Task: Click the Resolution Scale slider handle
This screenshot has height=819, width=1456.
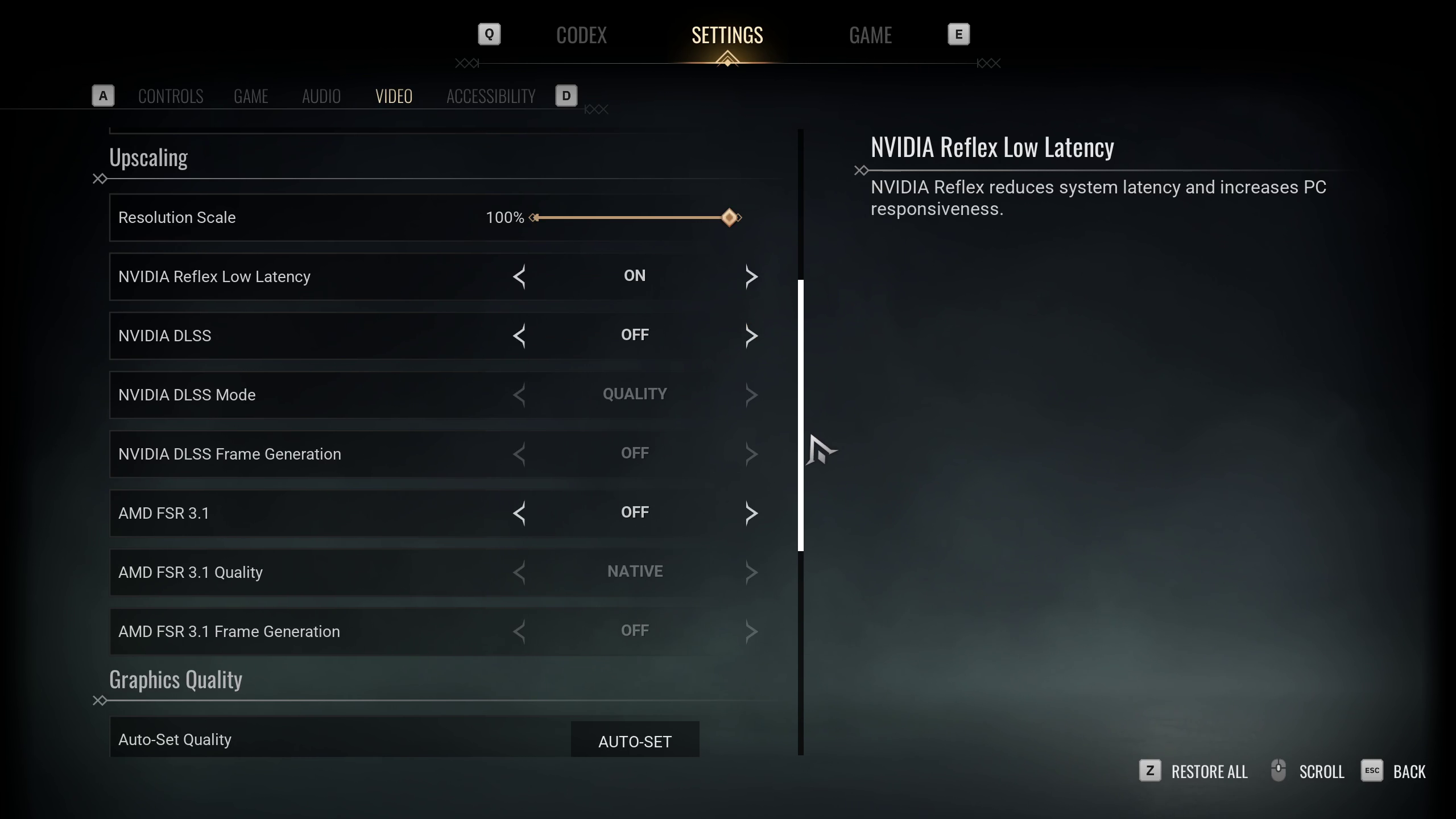Action: coord(729,218)
